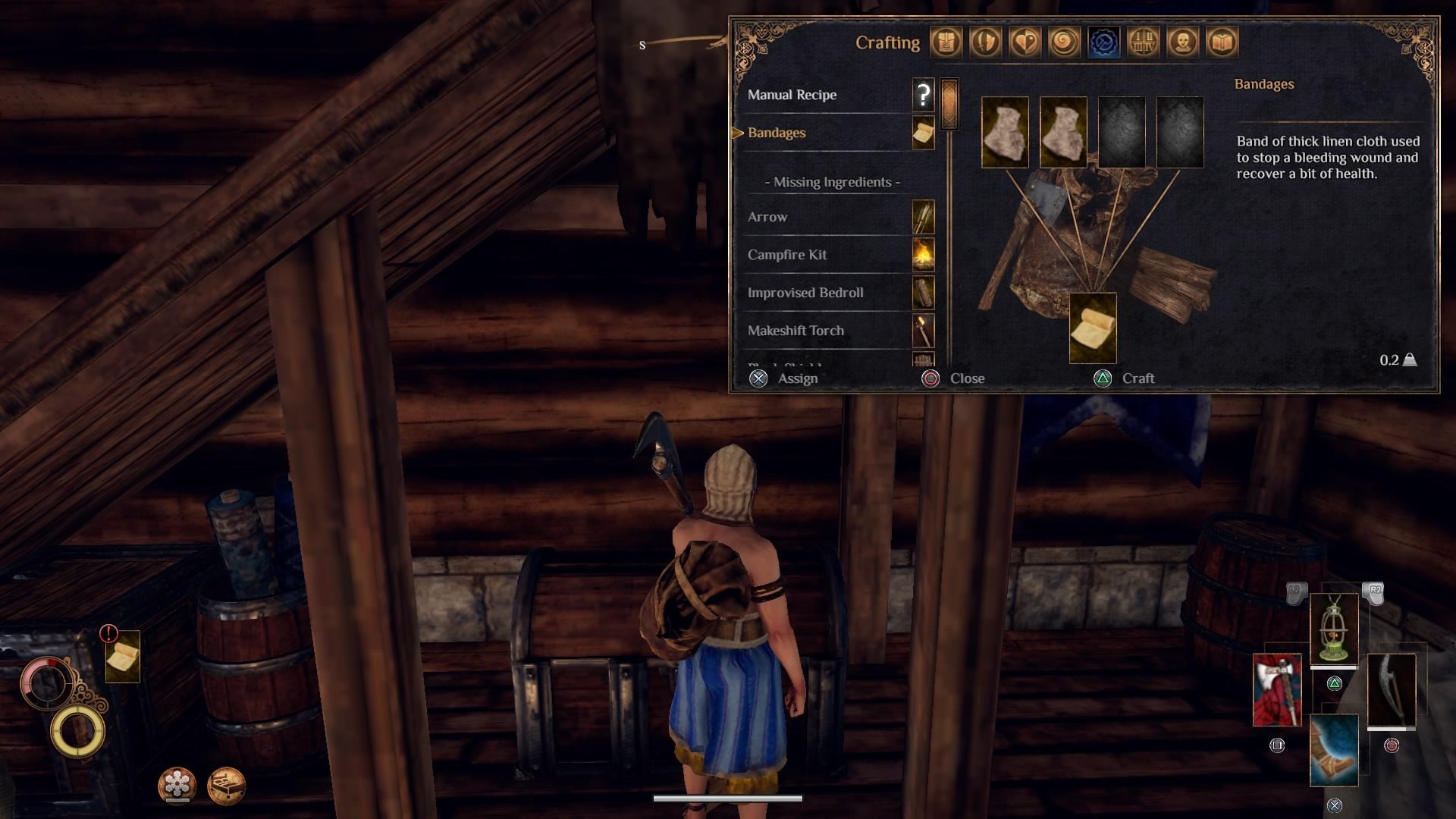Open the journal book tab icon

[1220, 42]
